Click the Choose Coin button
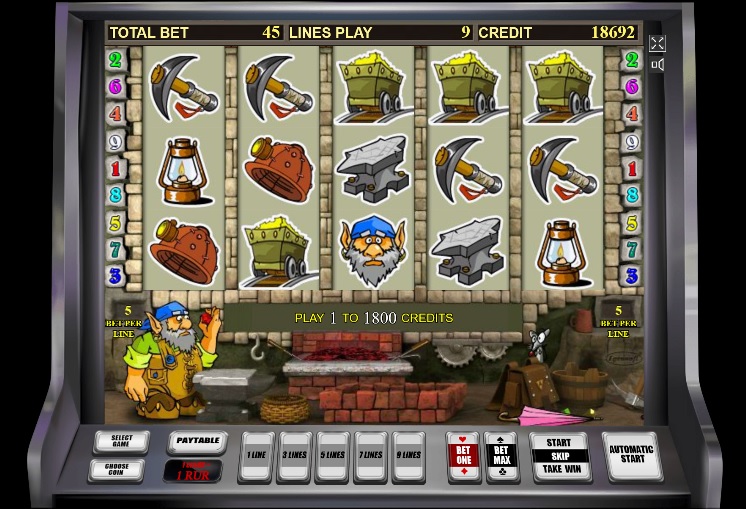This screenshot has width=746, height=509. (x=116, y=469)
